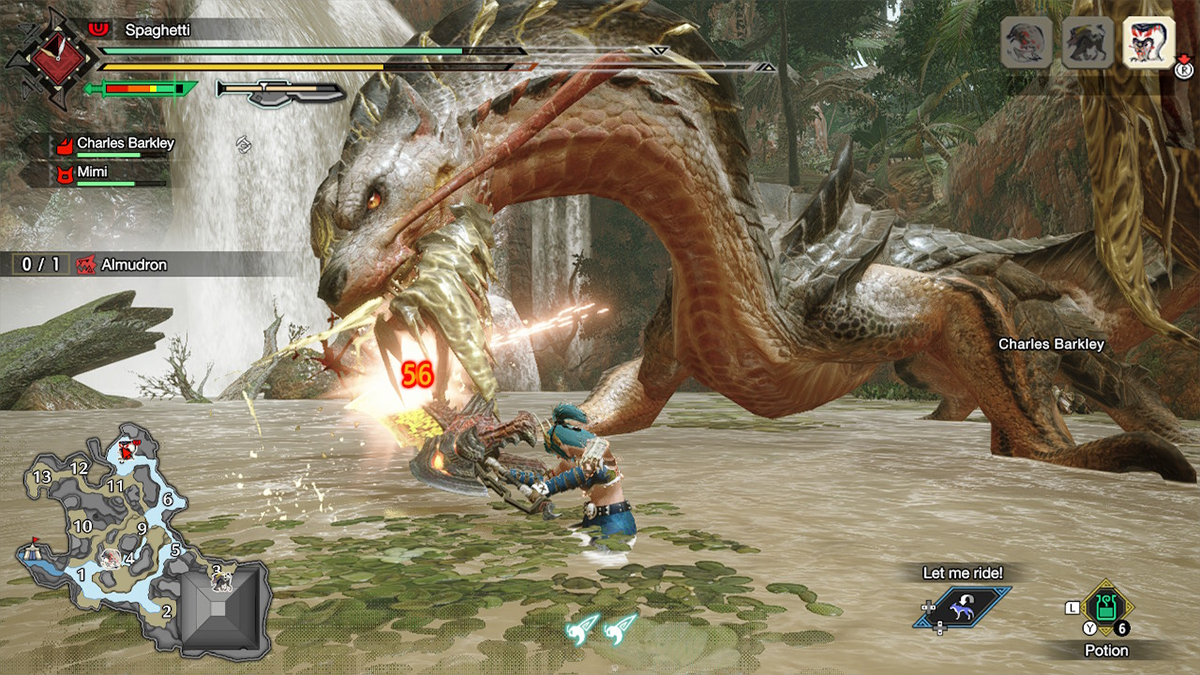
Task: Select Mimi in the party list
Action: (x=95, y=174)
